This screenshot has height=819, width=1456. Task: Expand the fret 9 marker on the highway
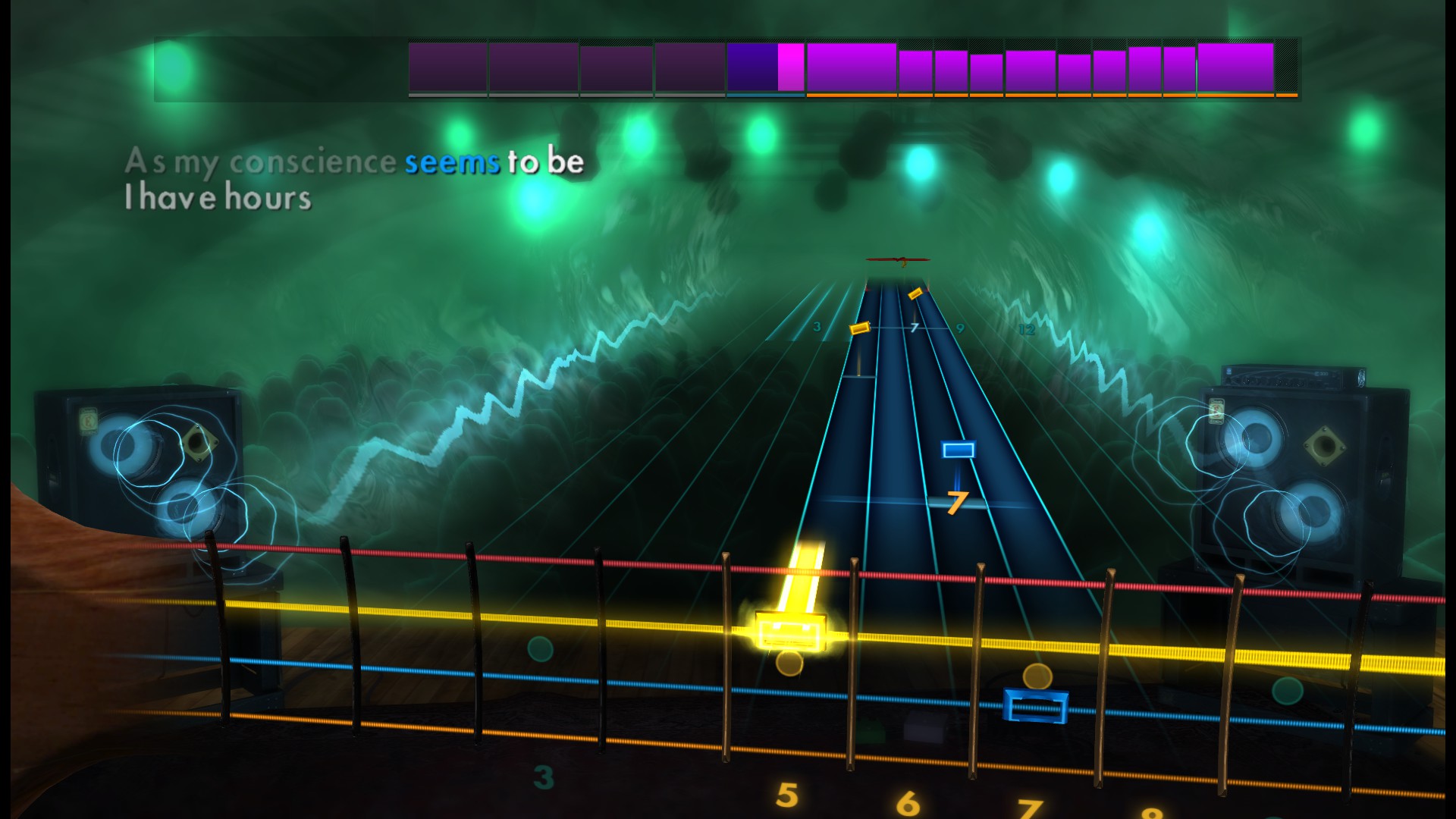(959, 329)
